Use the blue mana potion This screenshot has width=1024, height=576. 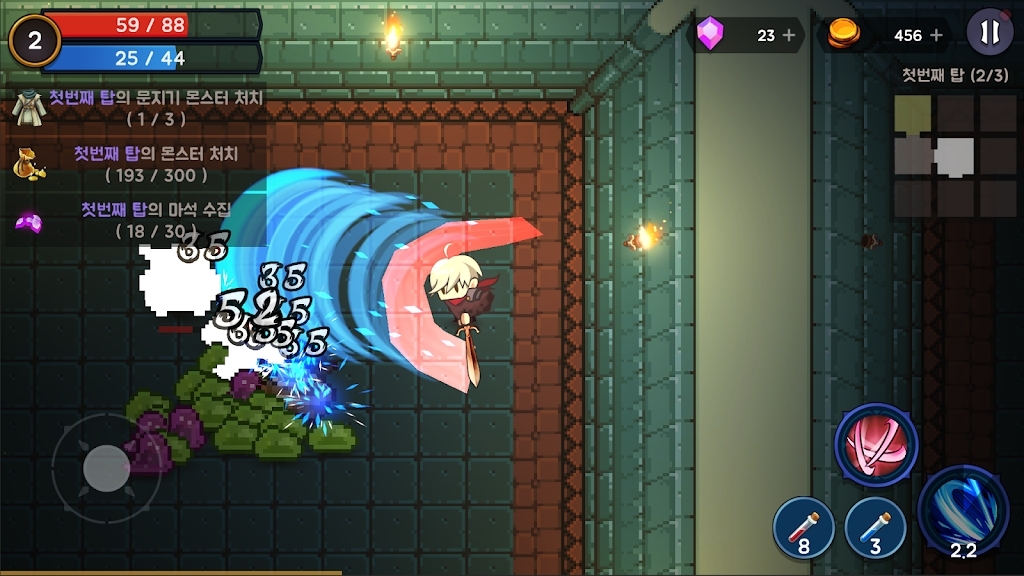coord(875,528)
